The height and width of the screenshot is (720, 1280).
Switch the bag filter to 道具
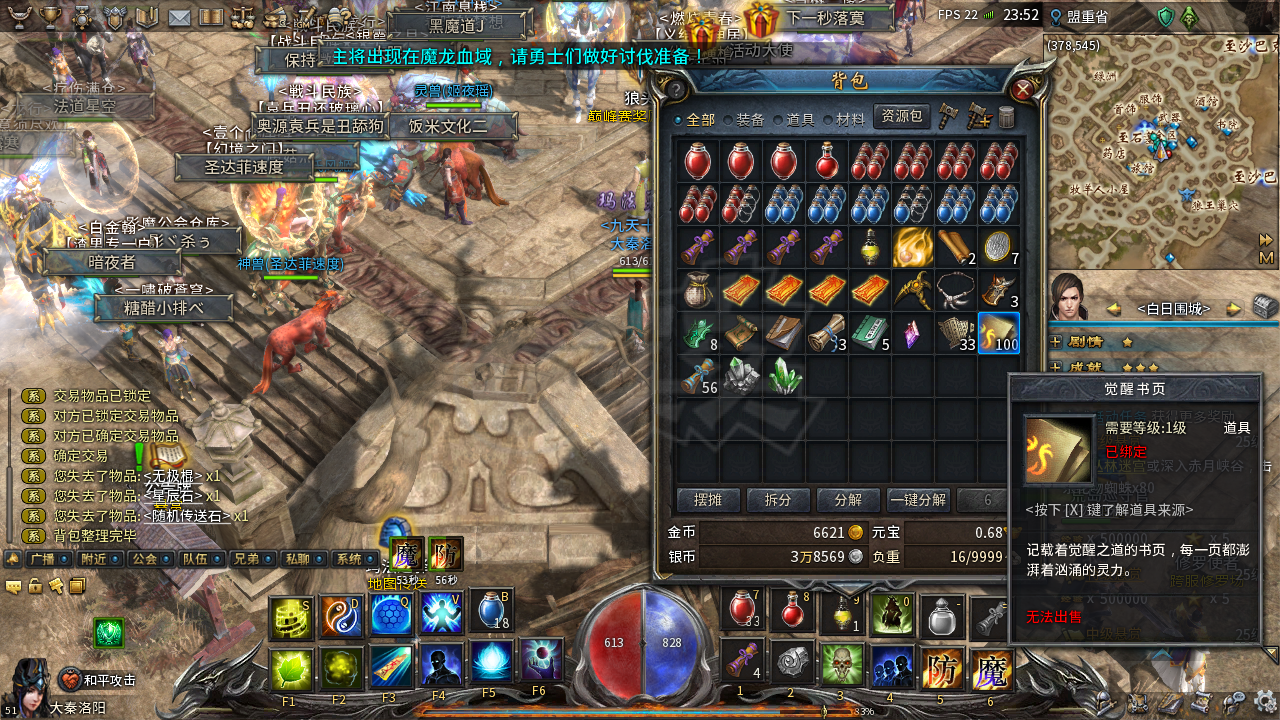tap(793, 119)
